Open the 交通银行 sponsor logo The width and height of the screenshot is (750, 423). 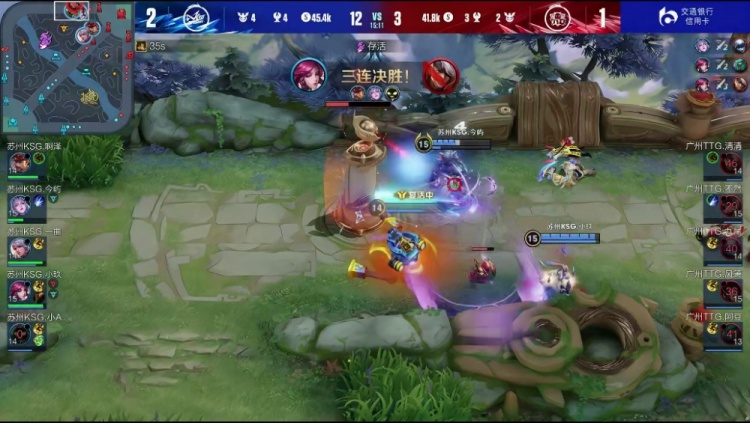[x=684, y=17]
